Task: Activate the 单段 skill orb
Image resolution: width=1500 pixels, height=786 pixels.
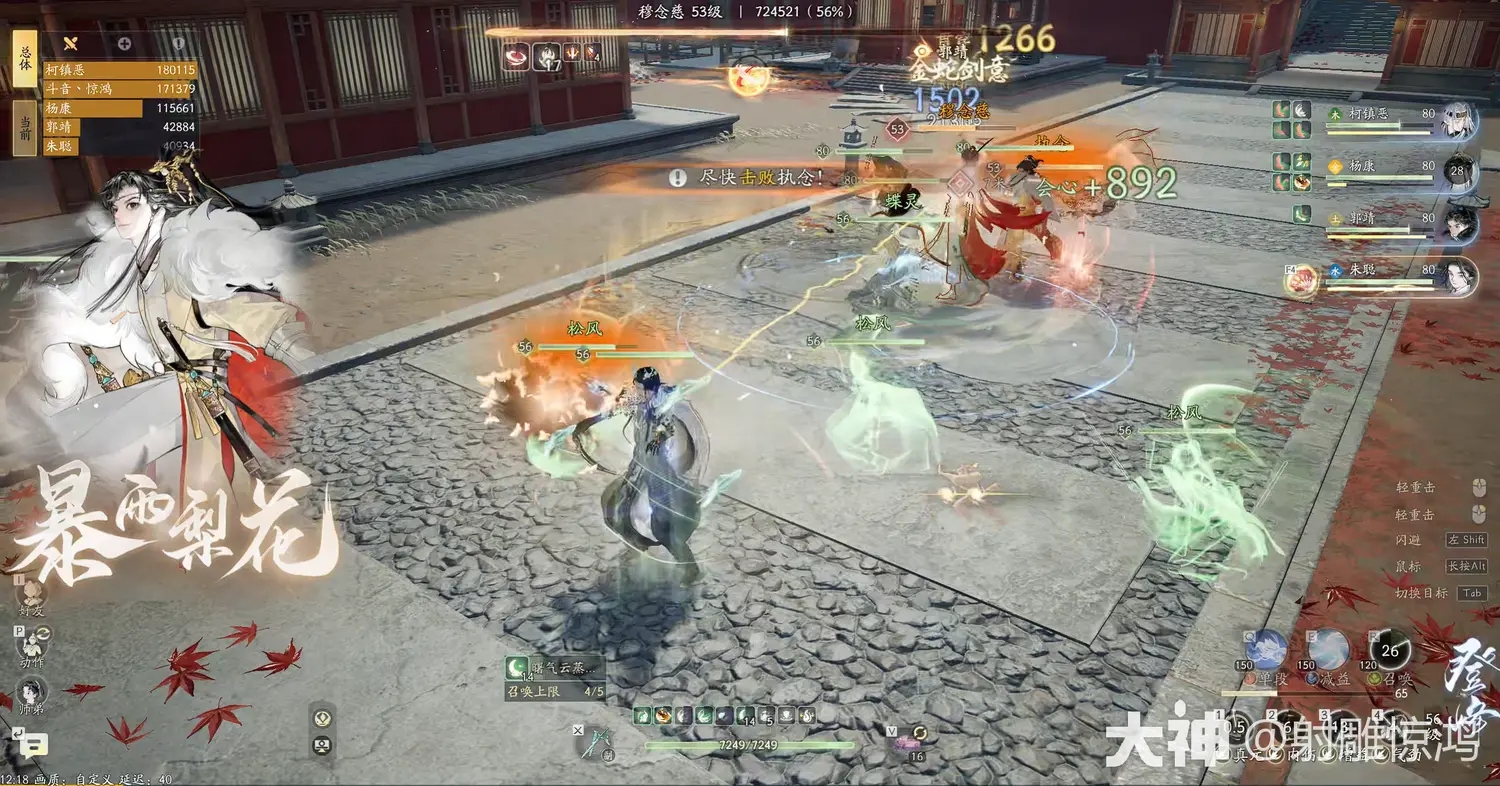Action: [x=1267, y=651]
